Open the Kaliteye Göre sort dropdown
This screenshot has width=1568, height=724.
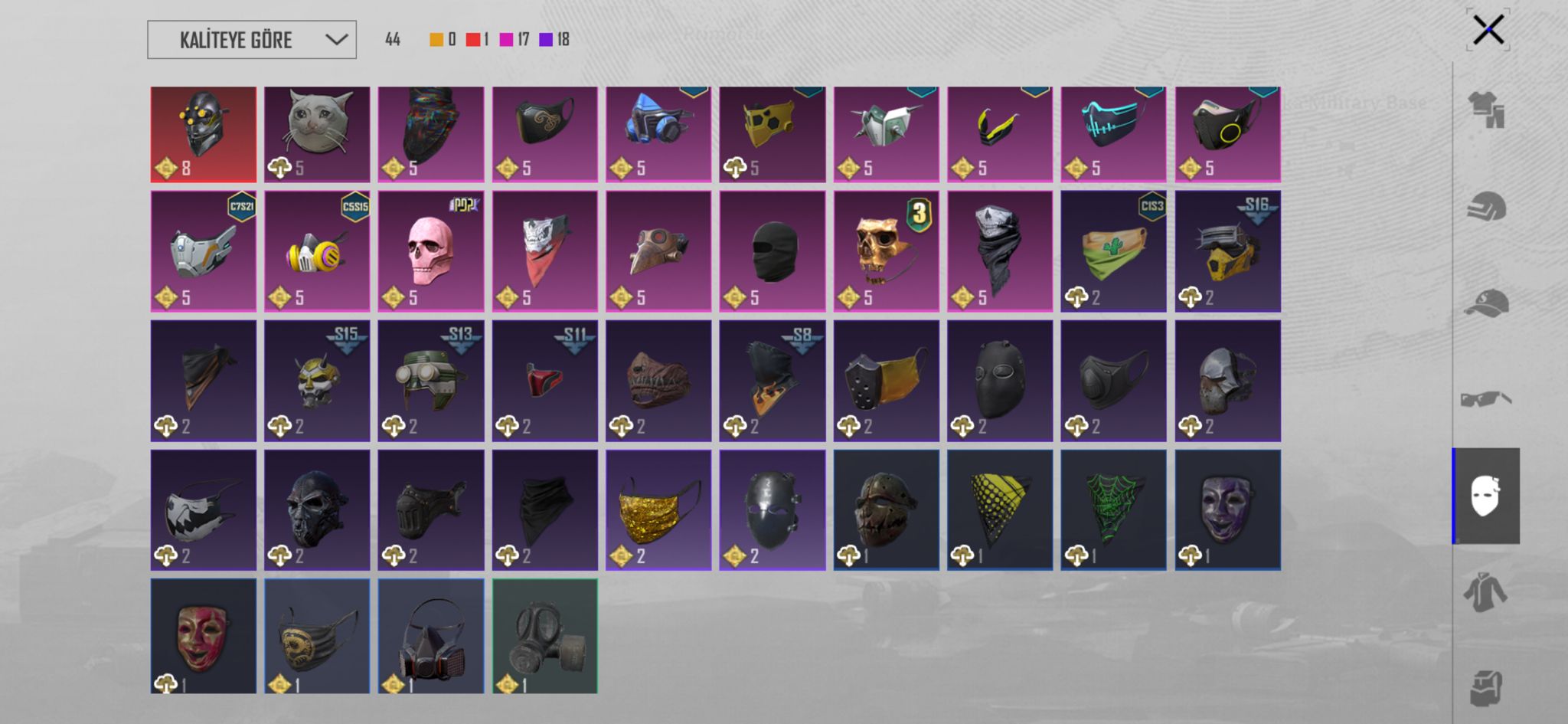pos(251,40)
